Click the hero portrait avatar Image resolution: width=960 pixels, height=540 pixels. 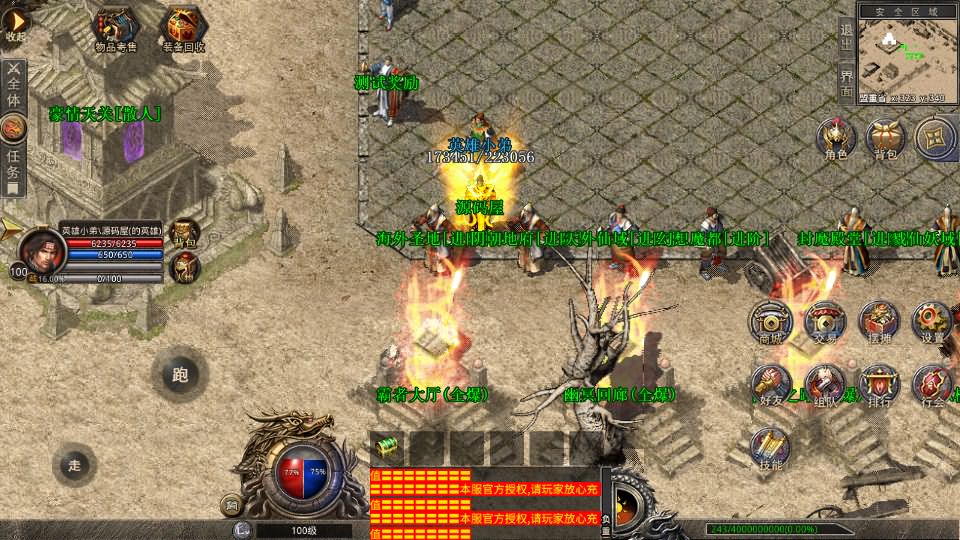click(42, 250)
